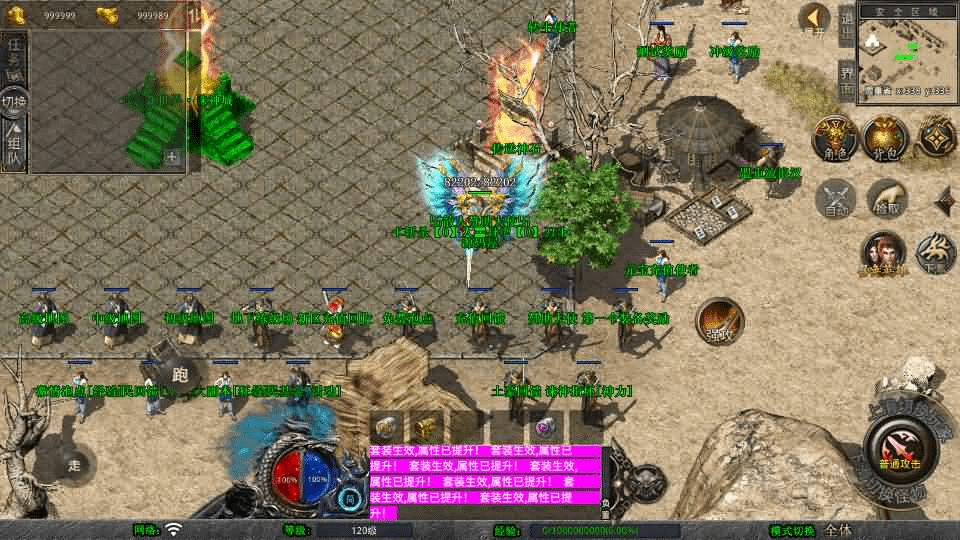Switch to the 任务 quest tab

point(16,57)
